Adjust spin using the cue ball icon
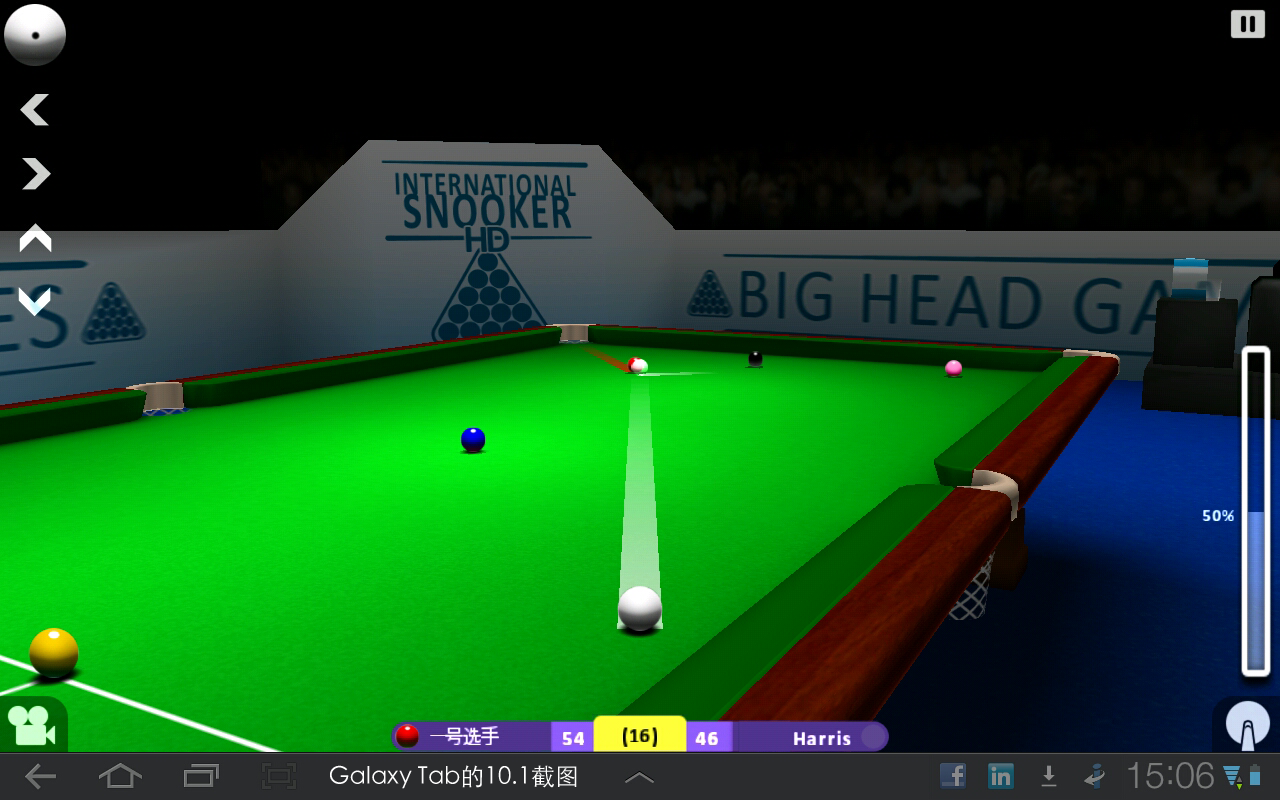 click(x=35, y=34)
